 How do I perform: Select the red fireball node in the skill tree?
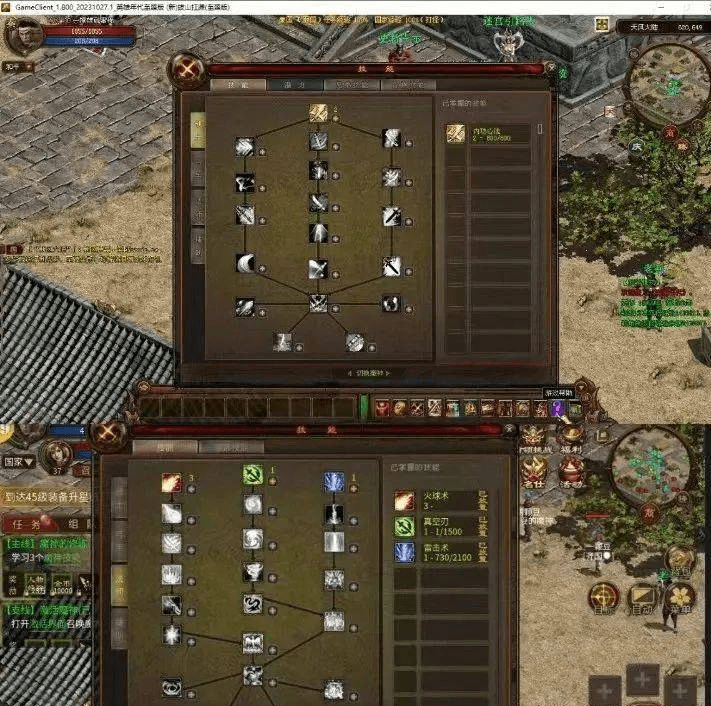[x=172, y=483]
